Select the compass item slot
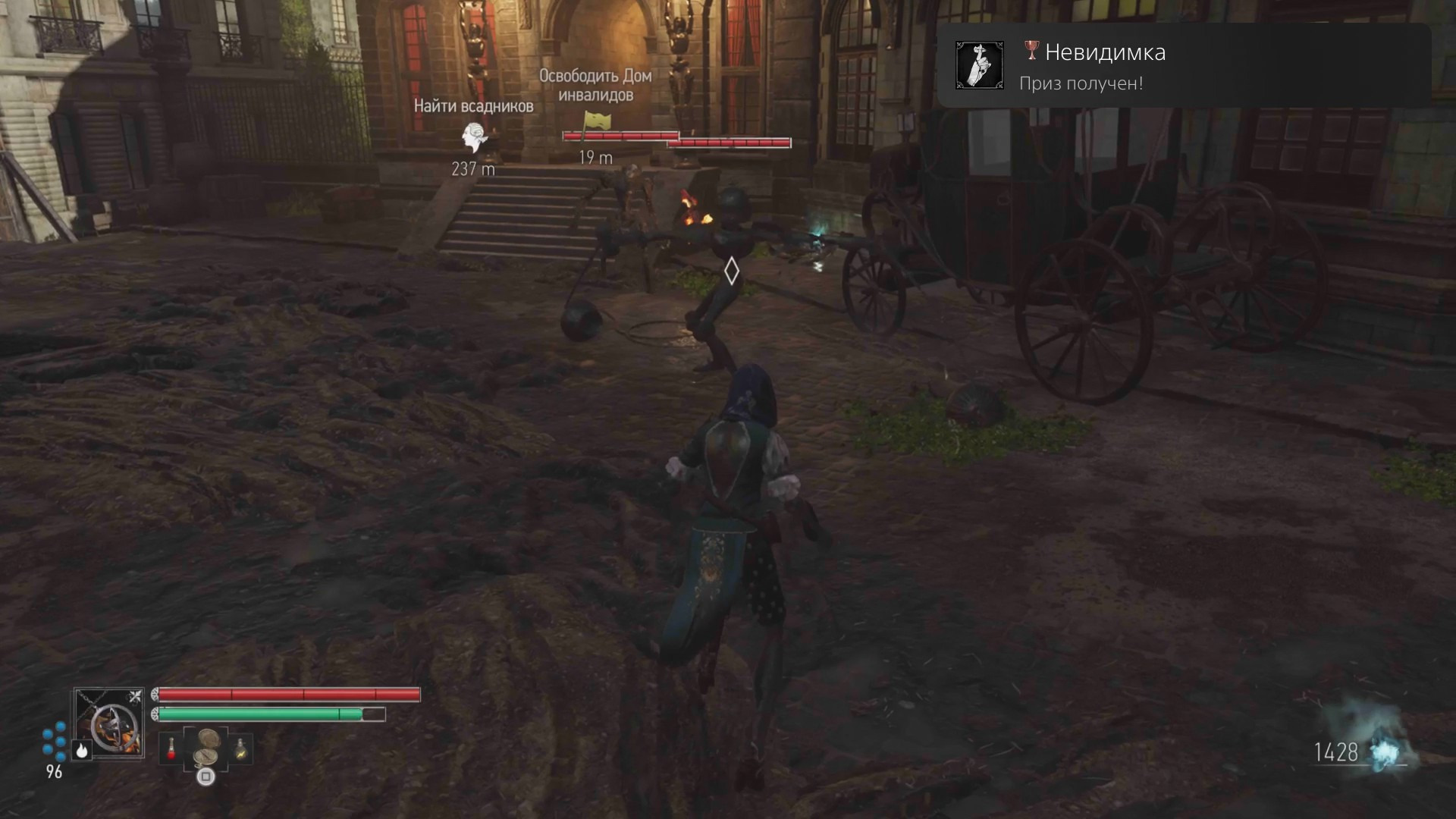The image size is (1456, 819). click(x=206, y=748)
